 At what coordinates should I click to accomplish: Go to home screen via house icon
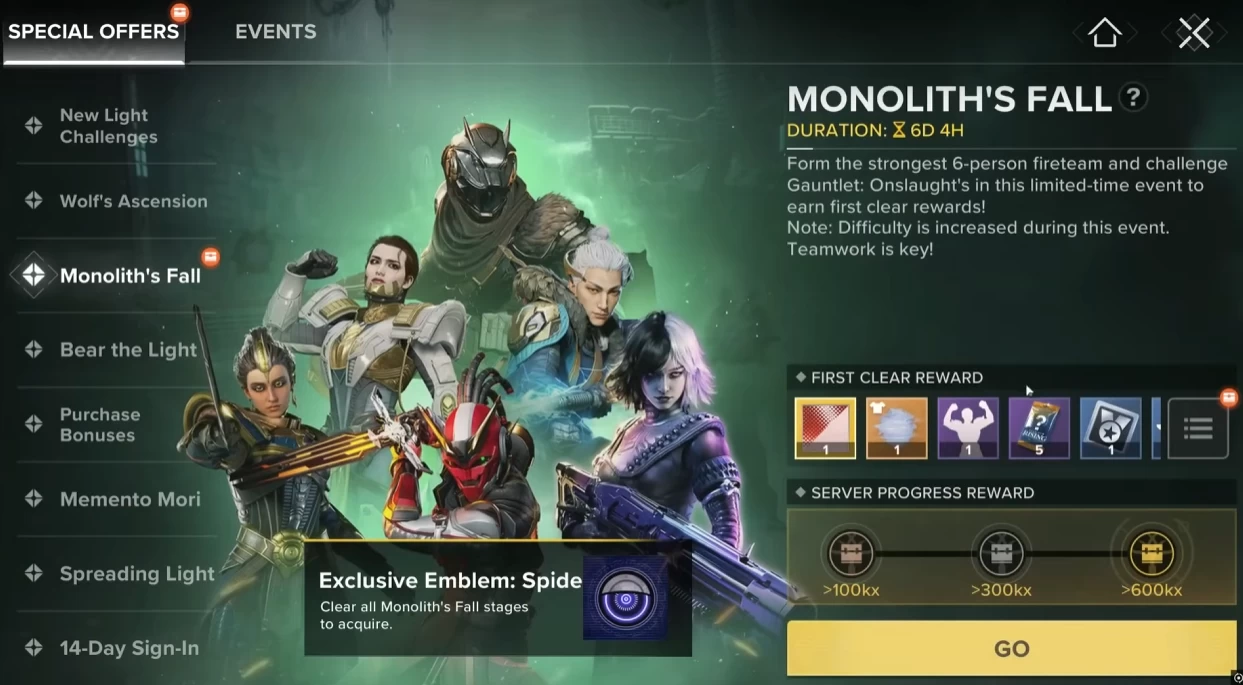[1105, 33]
